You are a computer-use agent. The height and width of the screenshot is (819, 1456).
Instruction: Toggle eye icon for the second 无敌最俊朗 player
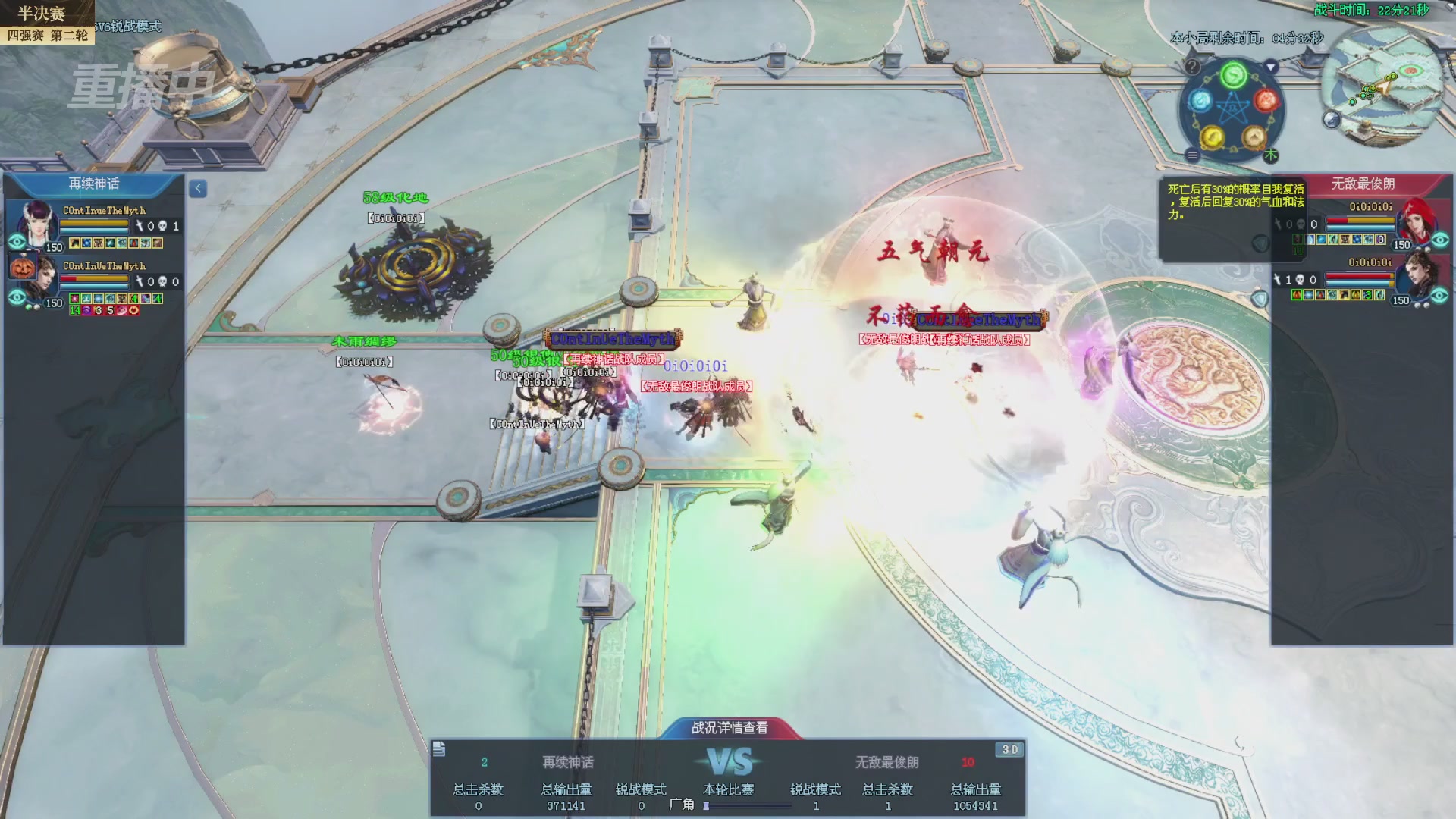(1440, 295)
